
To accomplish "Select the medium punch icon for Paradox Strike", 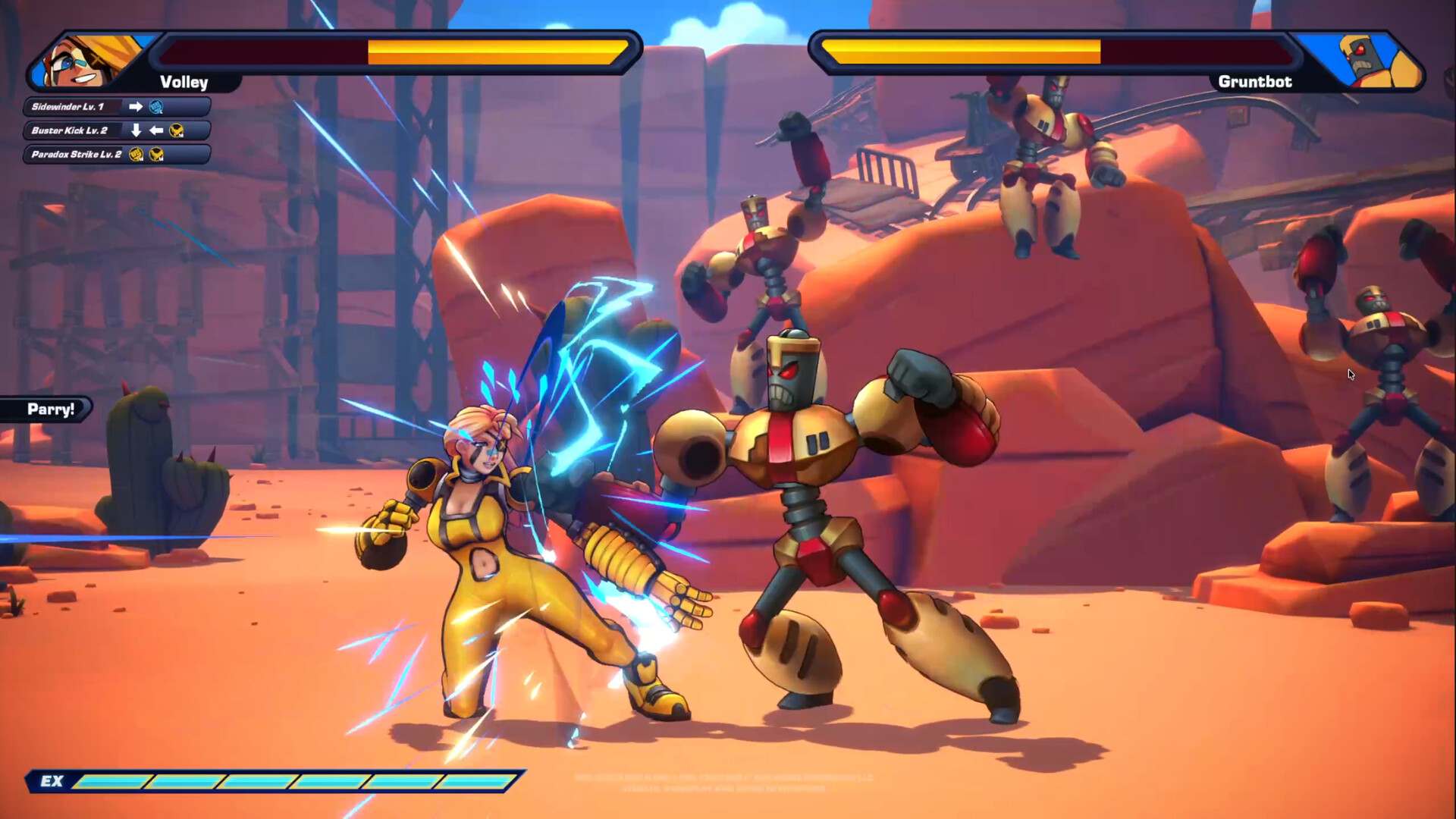I will [x=135, y=154].
